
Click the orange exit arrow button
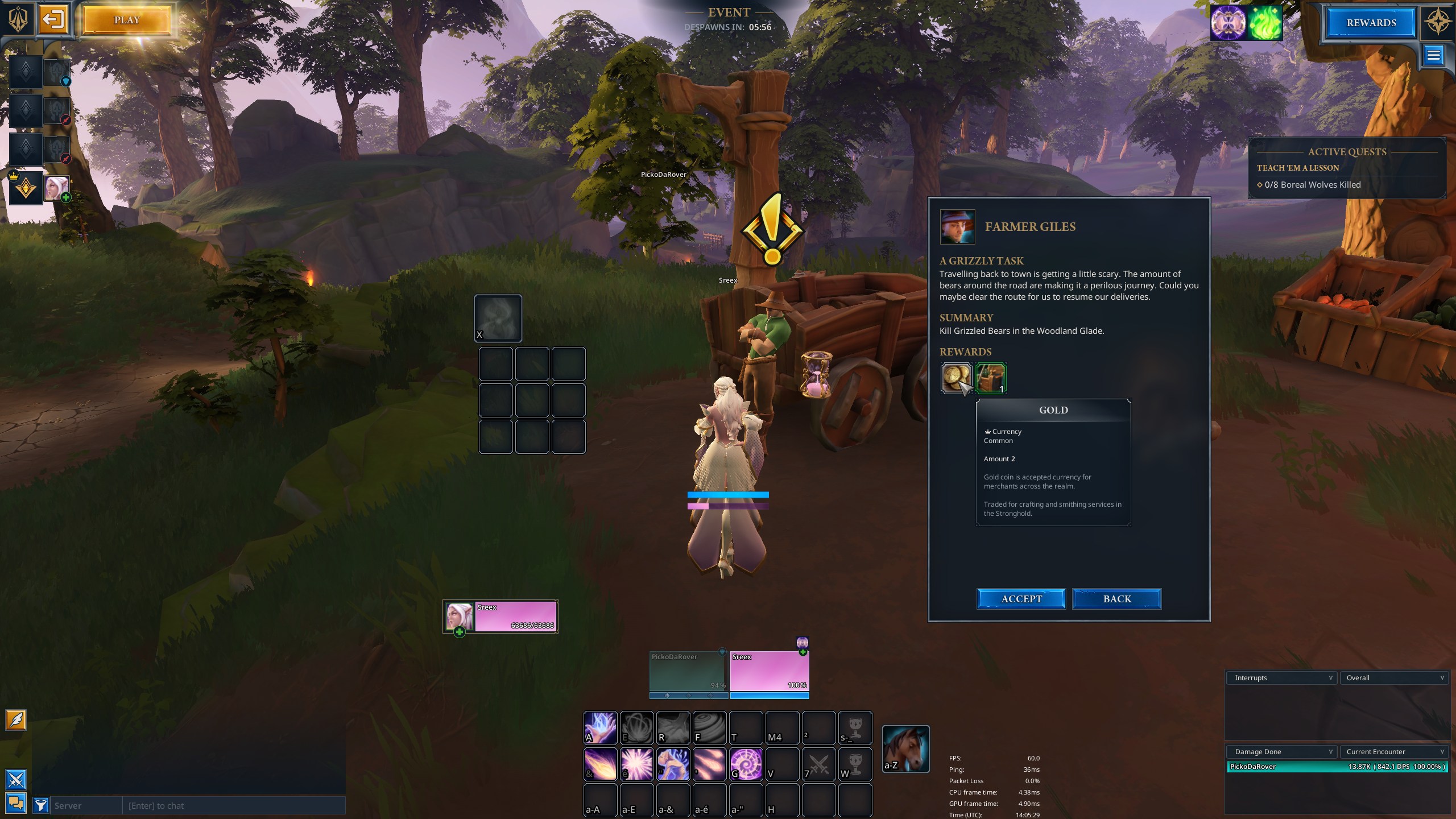pos(53,20)
